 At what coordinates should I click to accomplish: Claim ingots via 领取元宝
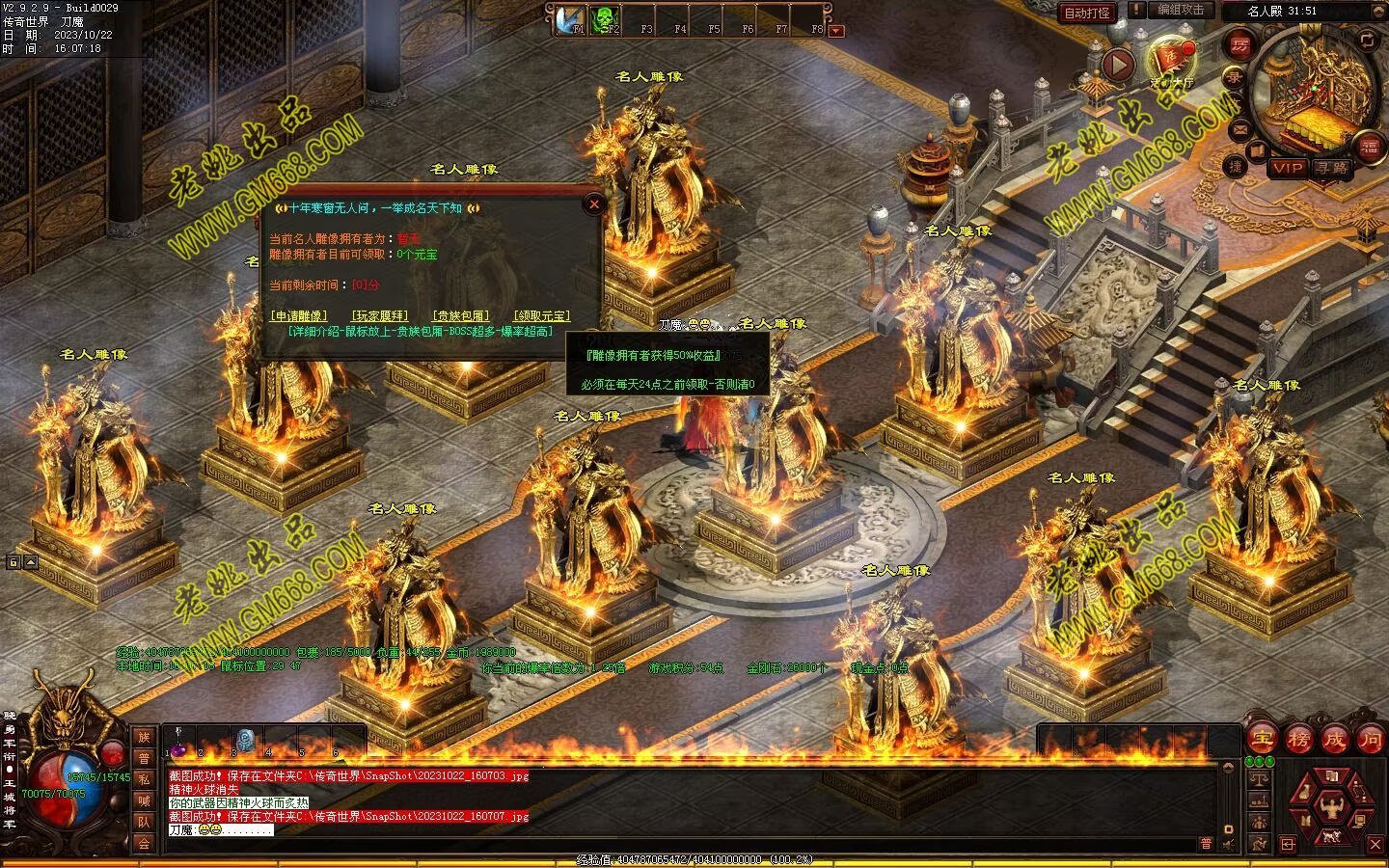pos(541,316)
